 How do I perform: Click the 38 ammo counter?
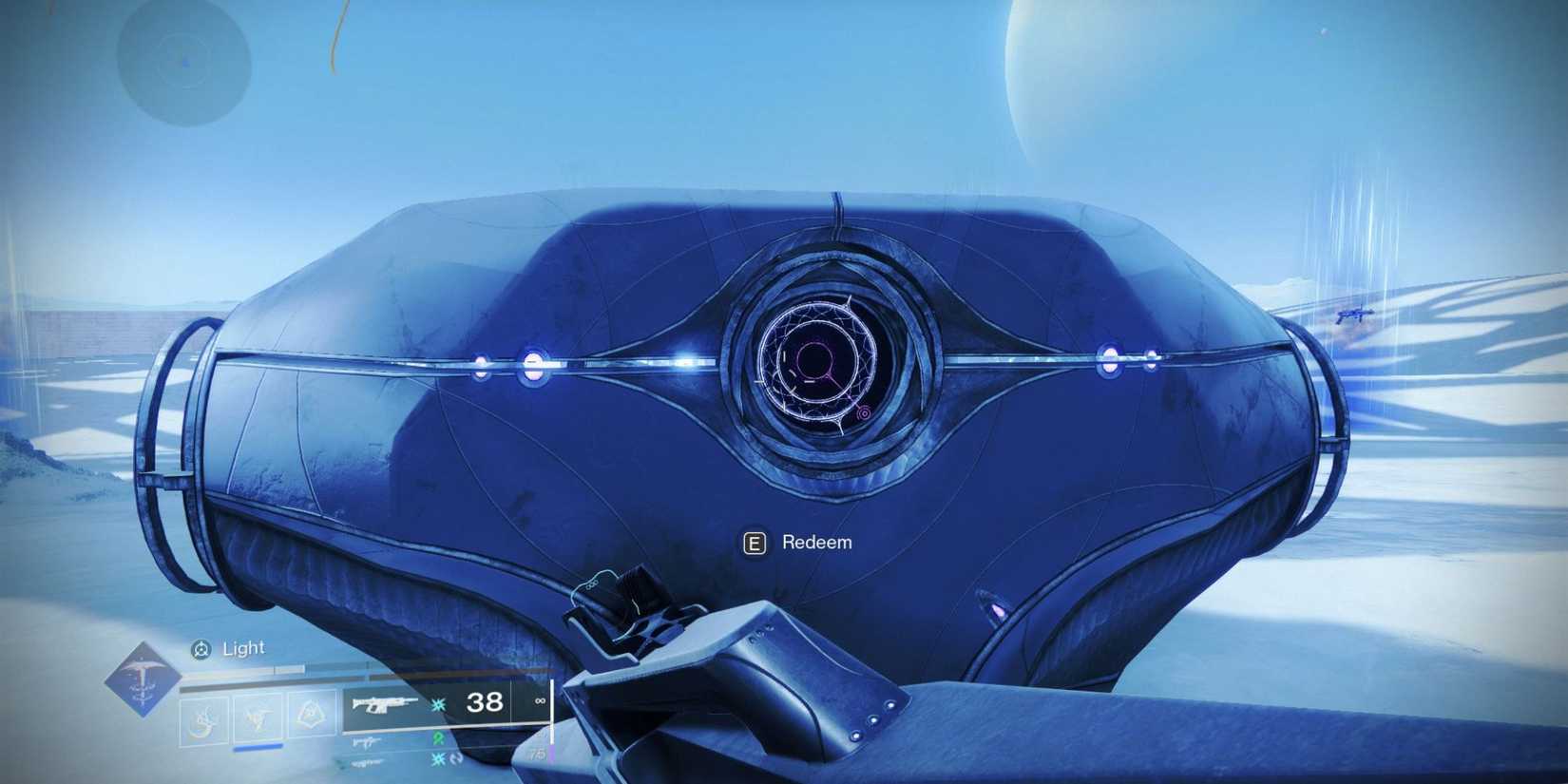coord(485,704)
